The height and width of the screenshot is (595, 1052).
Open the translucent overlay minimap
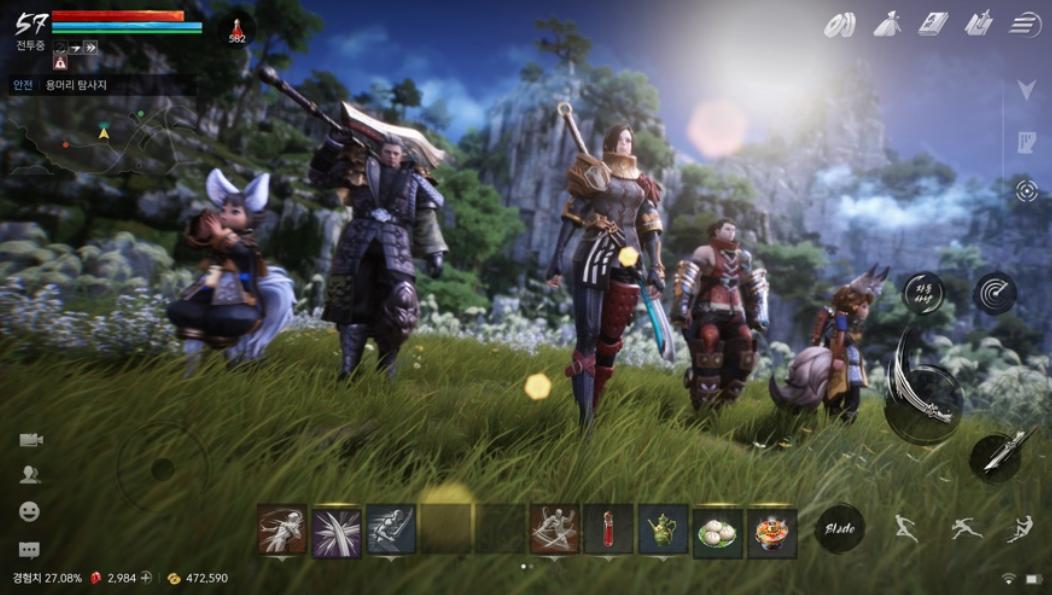pyautogui.click(x=100, y=140)
